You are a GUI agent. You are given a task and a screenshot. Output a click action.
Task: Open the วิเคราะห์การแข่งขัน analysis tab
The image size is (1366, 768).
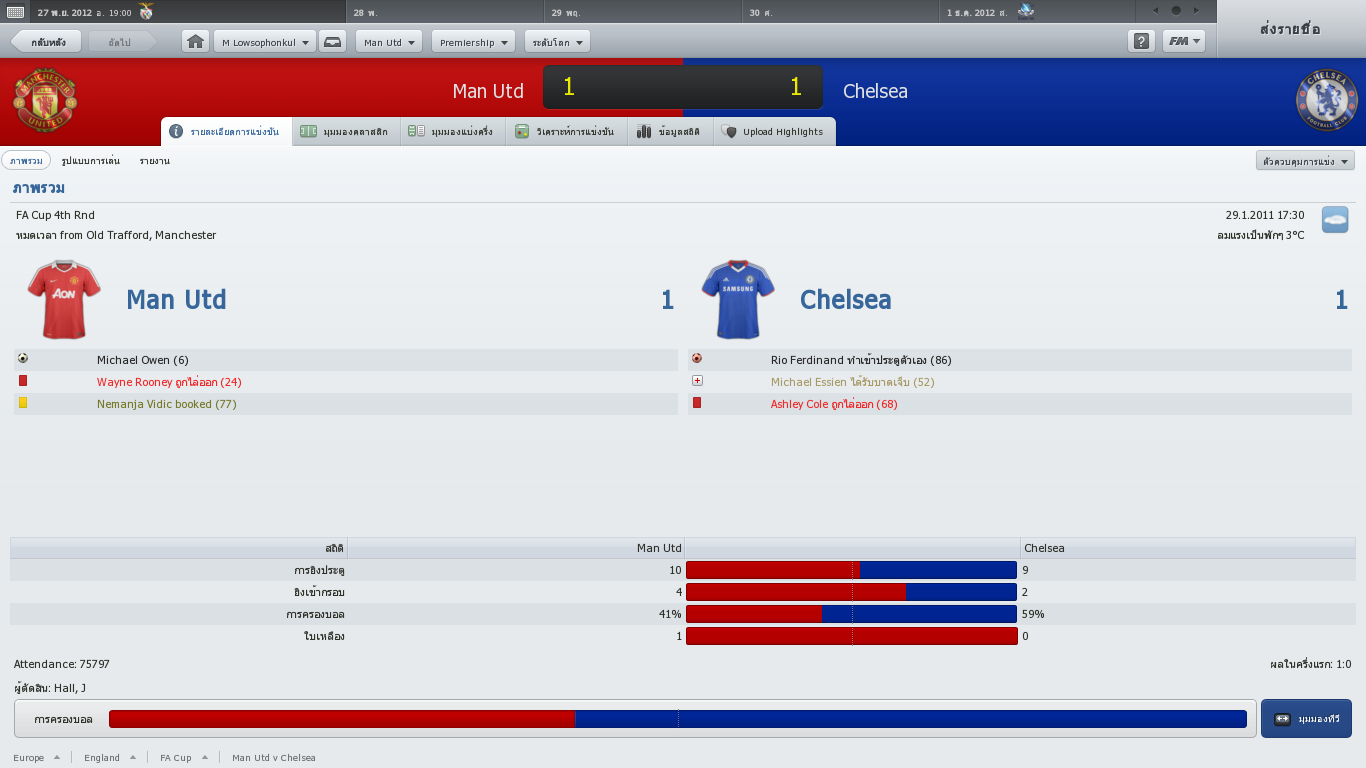(x=565, y=132)
